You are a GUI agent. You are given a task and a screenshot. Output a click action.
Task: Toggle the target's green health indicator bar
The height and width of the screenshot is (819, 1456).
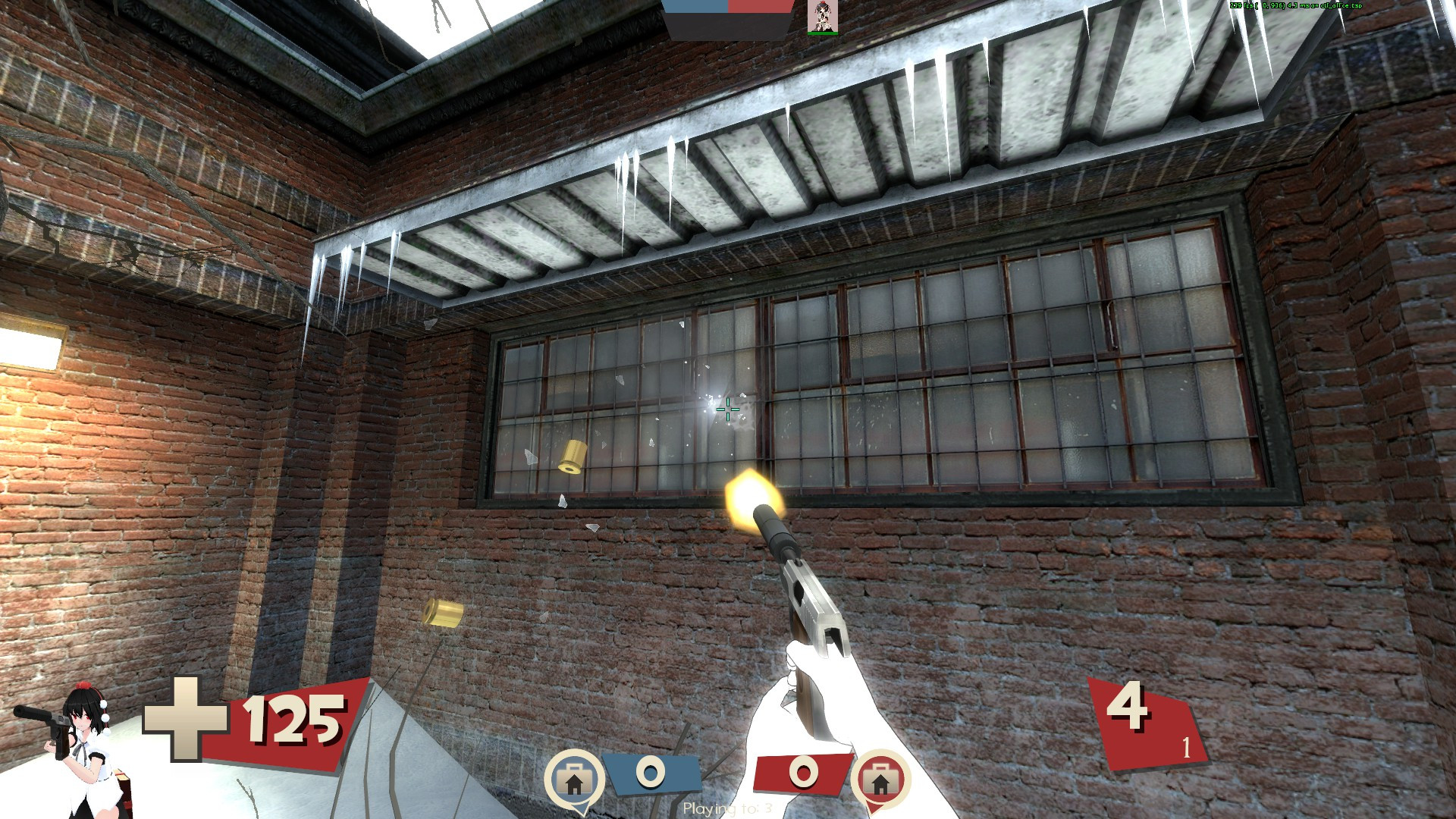824,33
